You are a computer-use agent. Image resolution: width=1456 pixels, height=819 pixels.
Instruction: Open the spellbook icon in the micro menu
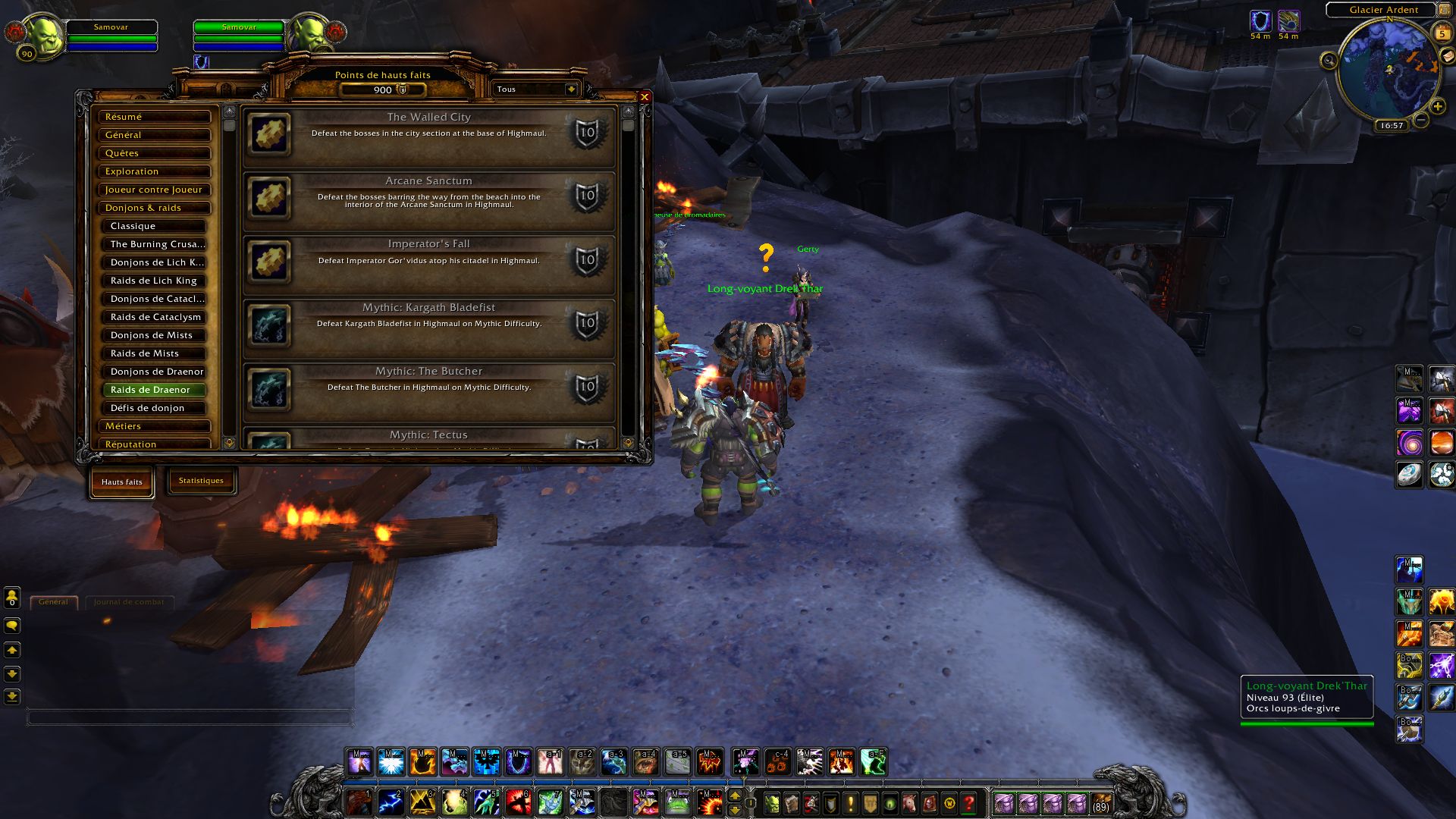point(791,802)
